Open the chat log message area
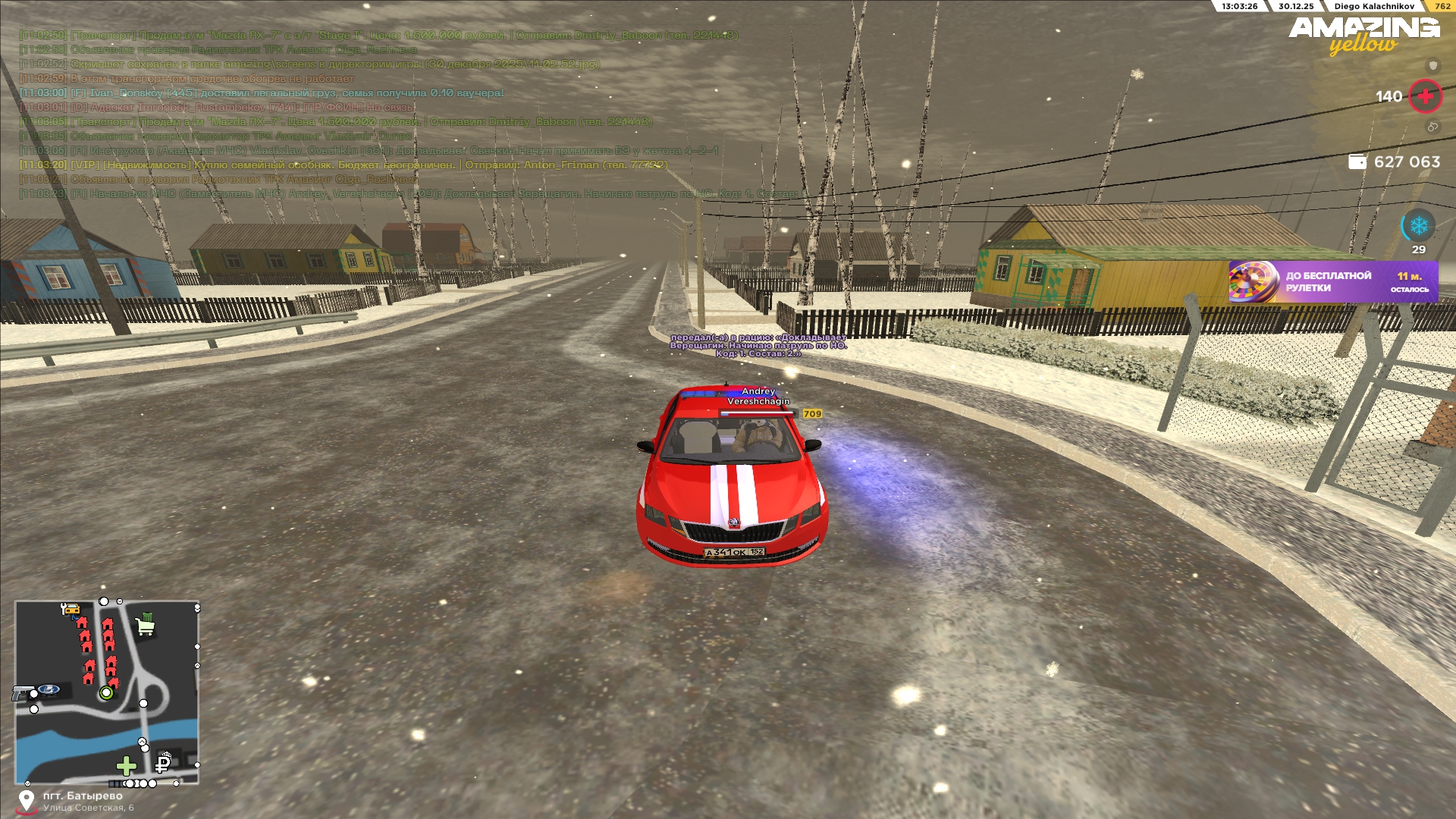 (379, 114)
